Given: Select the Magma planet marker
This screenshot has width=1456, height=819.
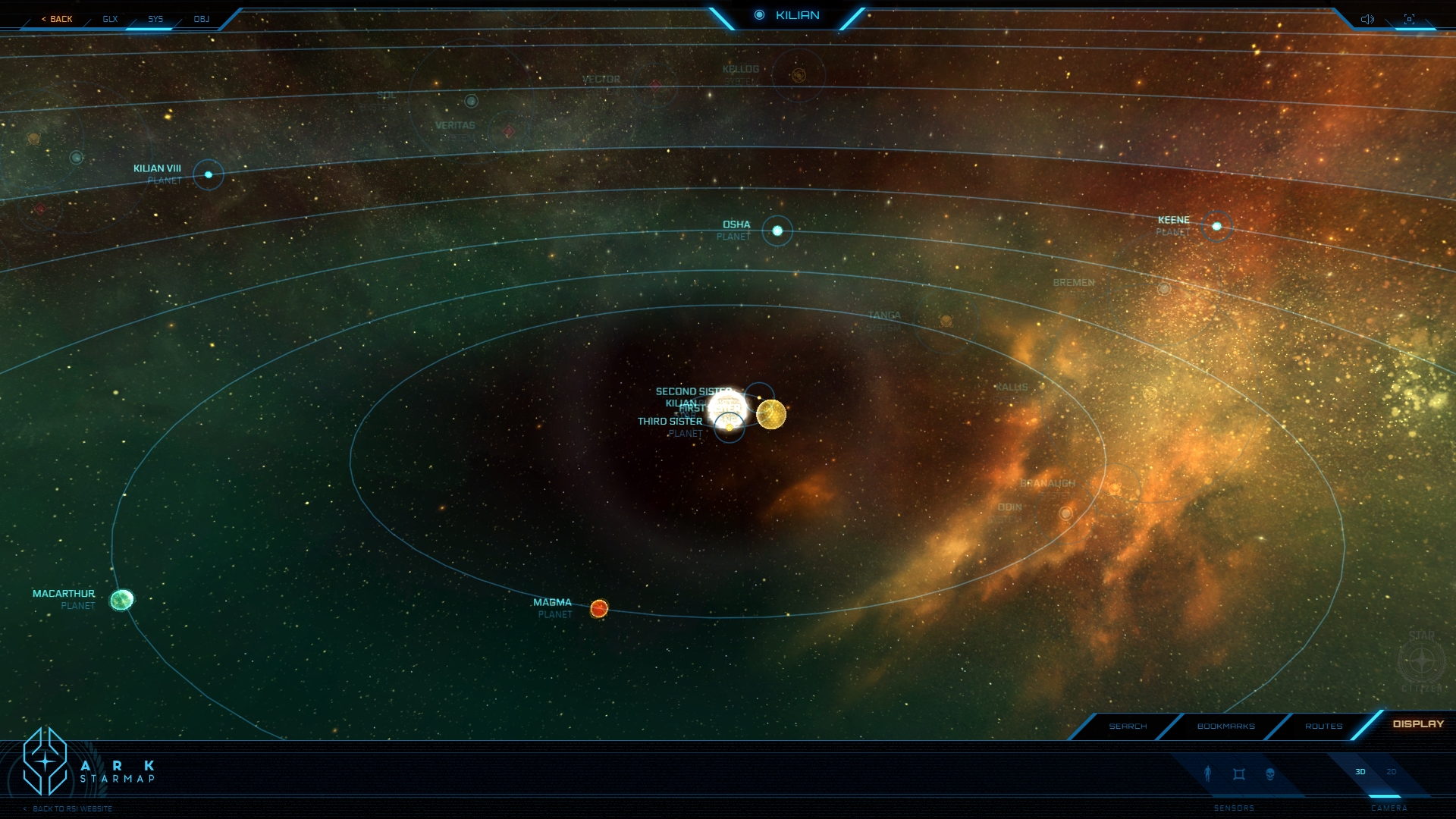Looking at the screenshot, I should [x=599, y=608].
